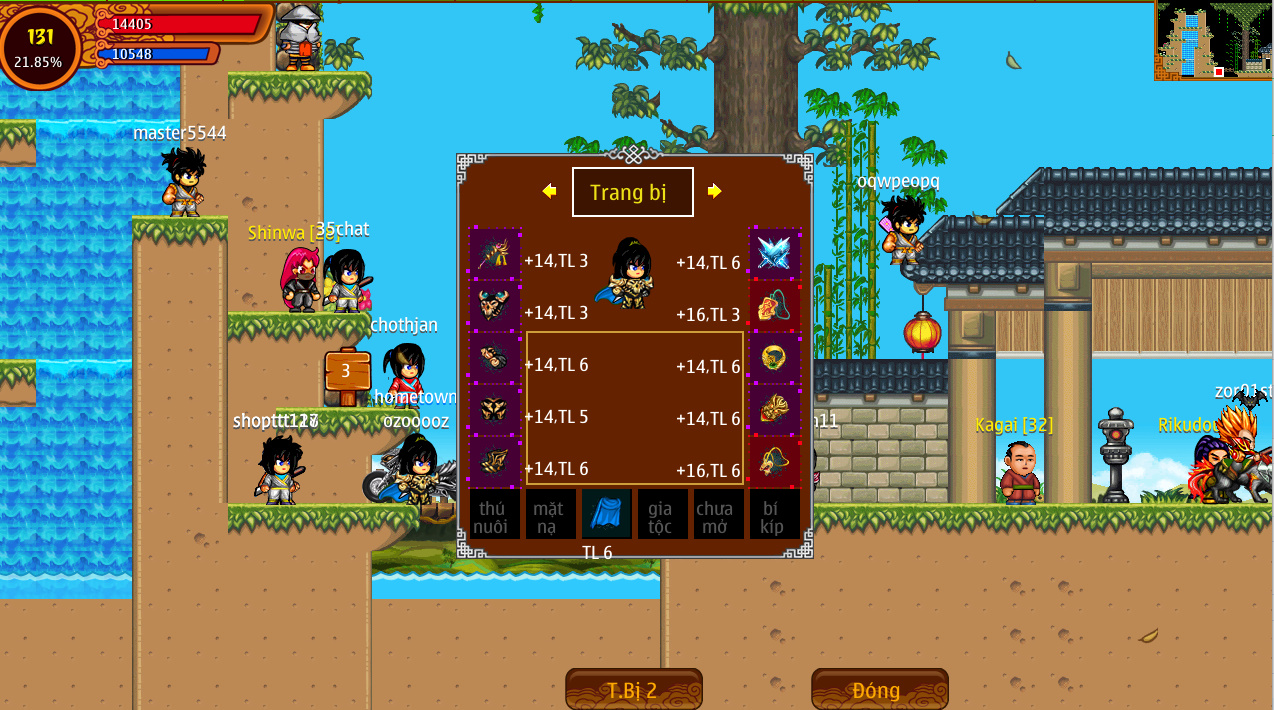The image size is (1274, 710).
Task: Click the left yellow arrow beside Trang bị
Action: pyautogui.click(x=549, y=191)
